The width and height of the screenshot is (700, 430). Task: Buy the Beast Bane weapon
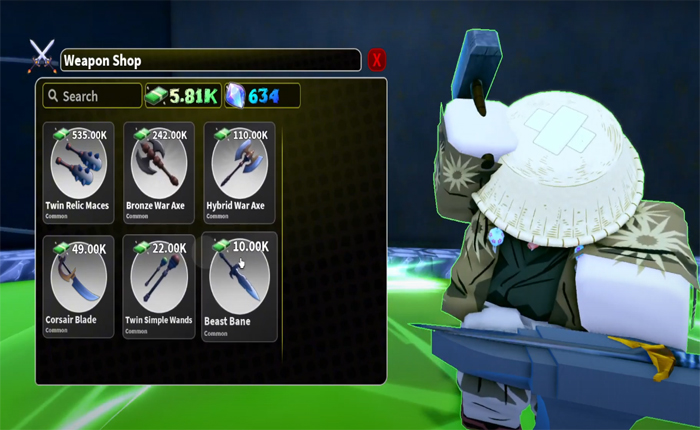[239, 287]
